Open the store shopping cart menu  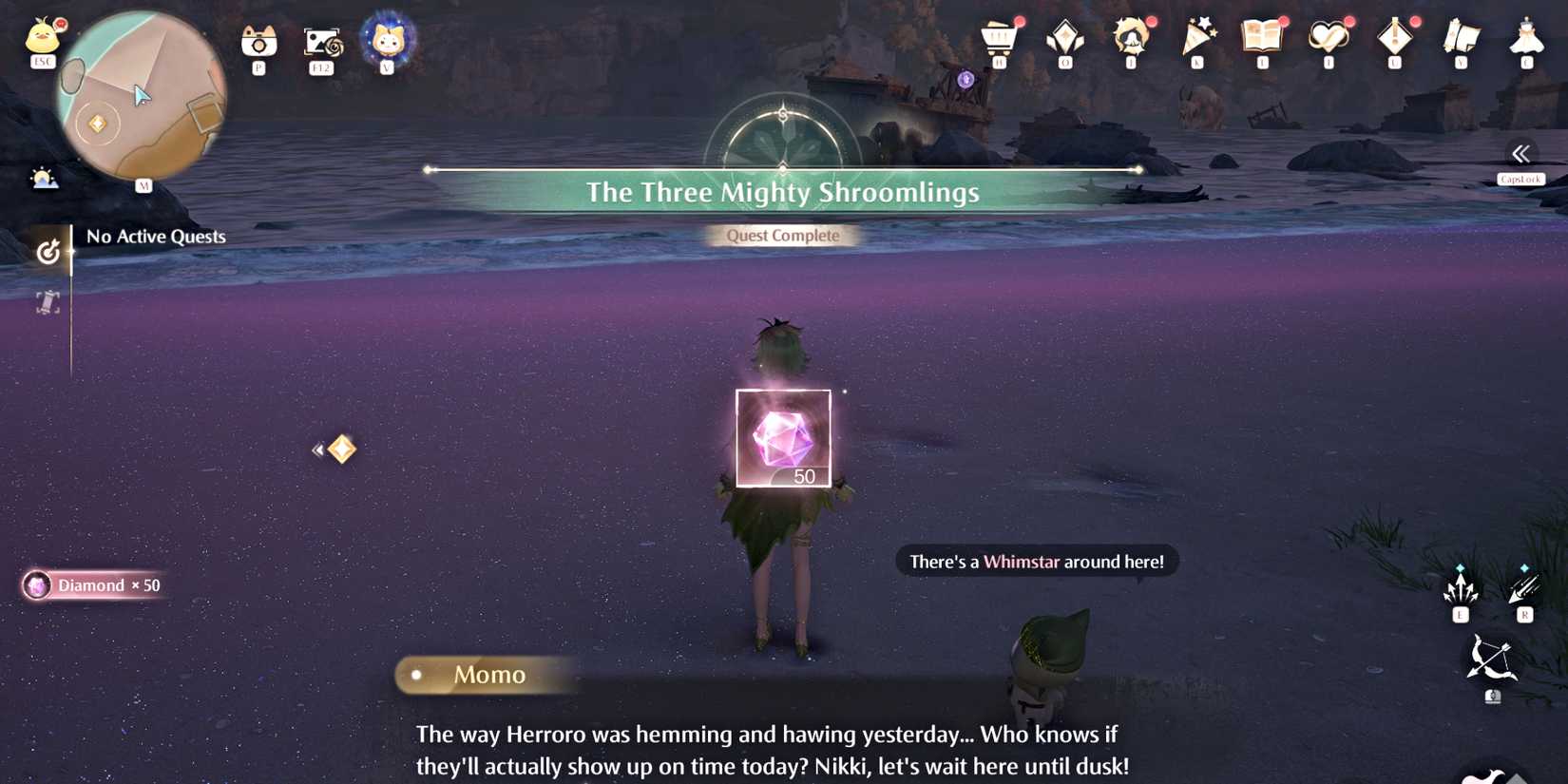tap(998, 38)
